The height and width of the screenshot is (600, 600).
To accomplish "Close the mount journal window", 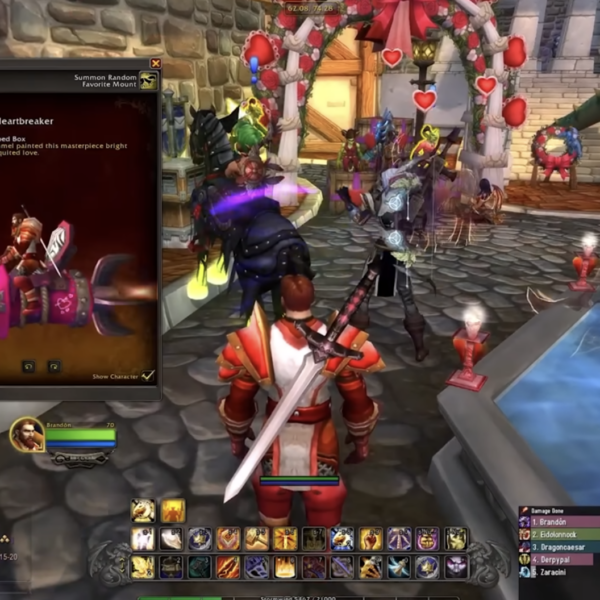I will click(155, 63).
